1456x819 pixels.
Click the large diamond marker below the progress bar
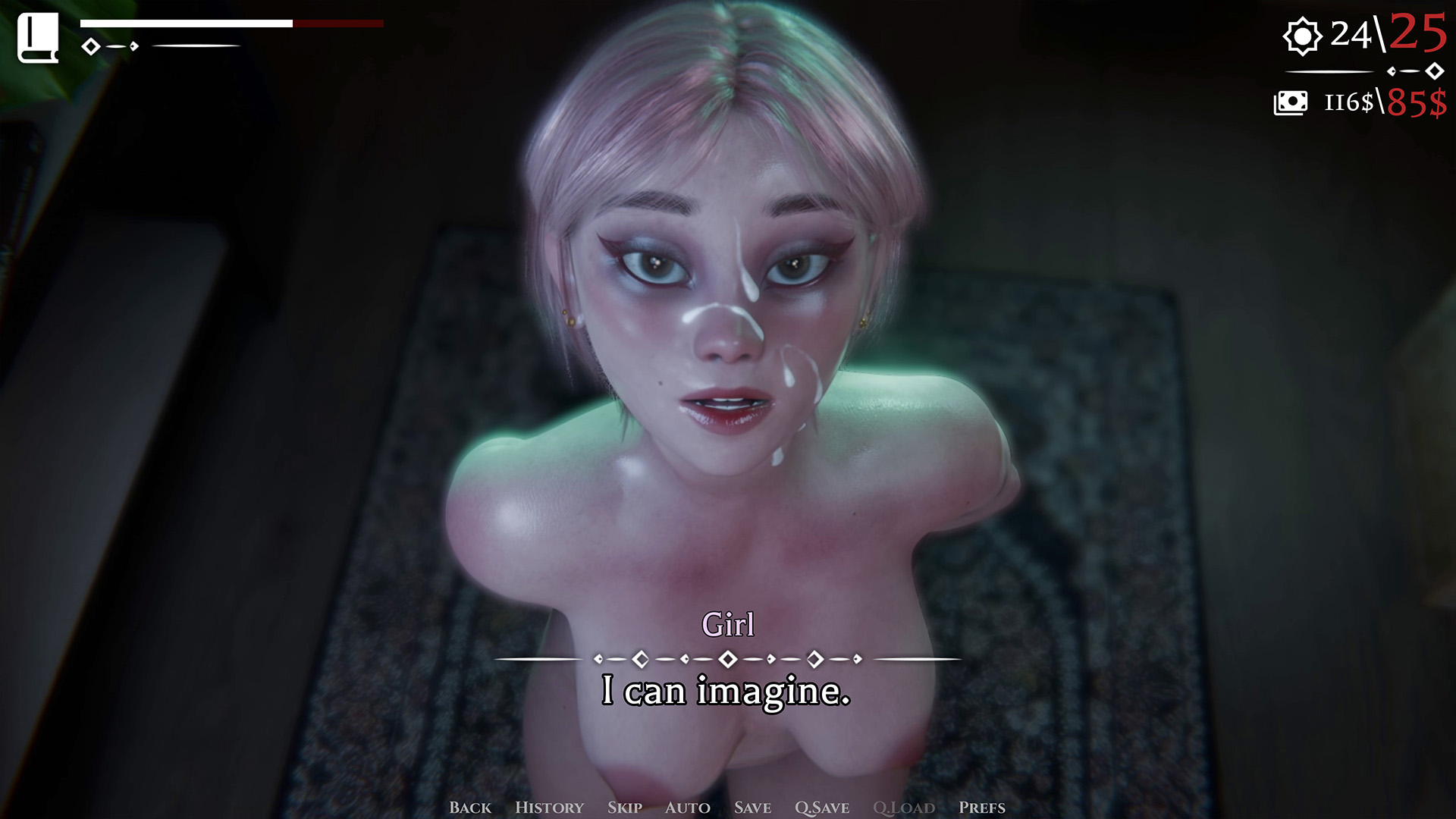[x=93, y=48]
